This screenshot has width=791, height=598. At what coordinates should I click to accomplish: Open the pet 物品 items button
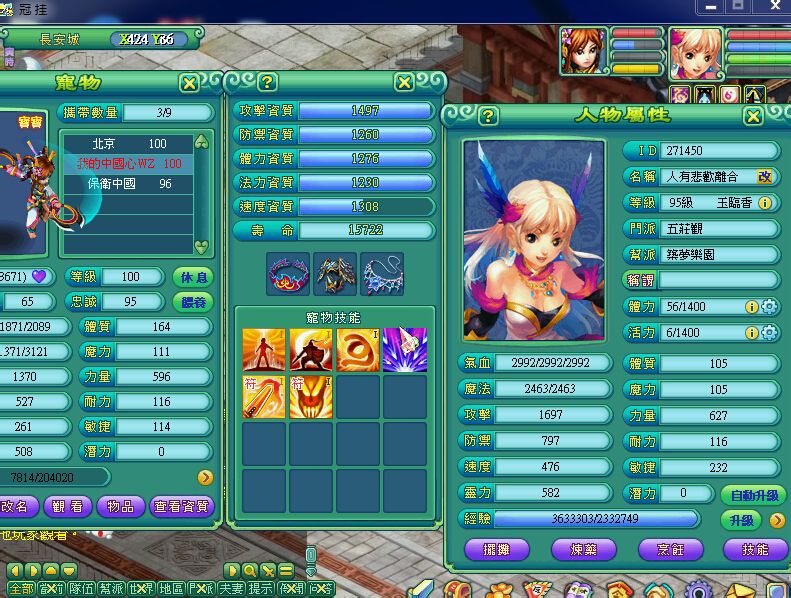coord(120,507)
